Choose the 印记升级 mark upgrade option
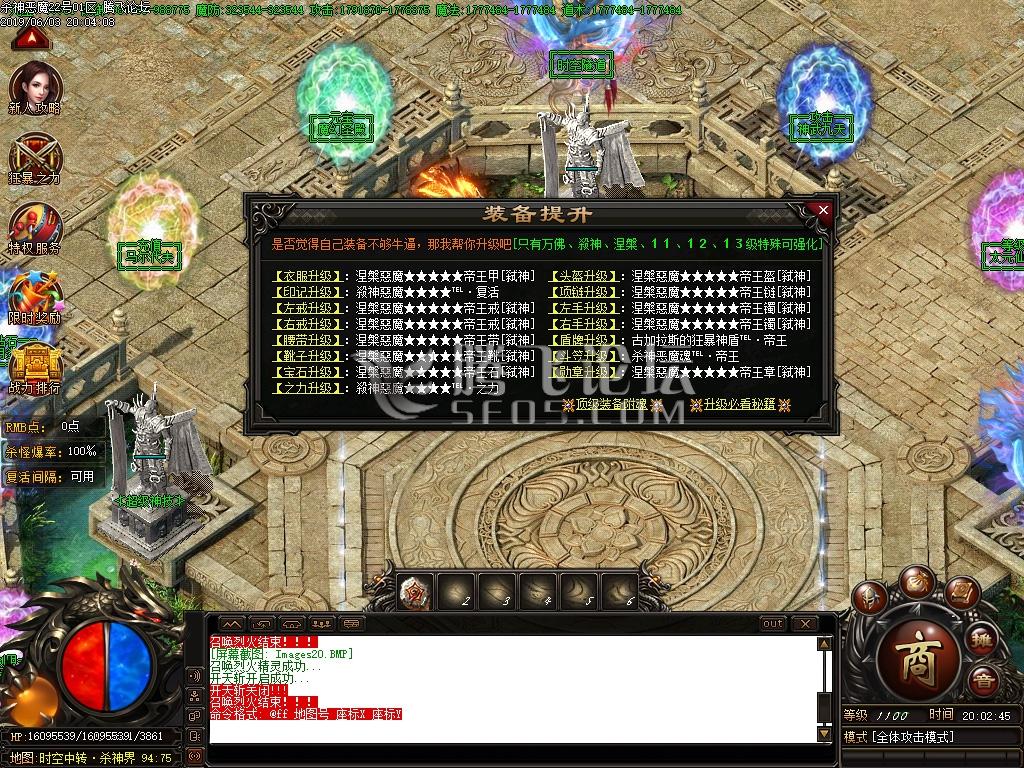1024x768 pixels. point(310,292)
